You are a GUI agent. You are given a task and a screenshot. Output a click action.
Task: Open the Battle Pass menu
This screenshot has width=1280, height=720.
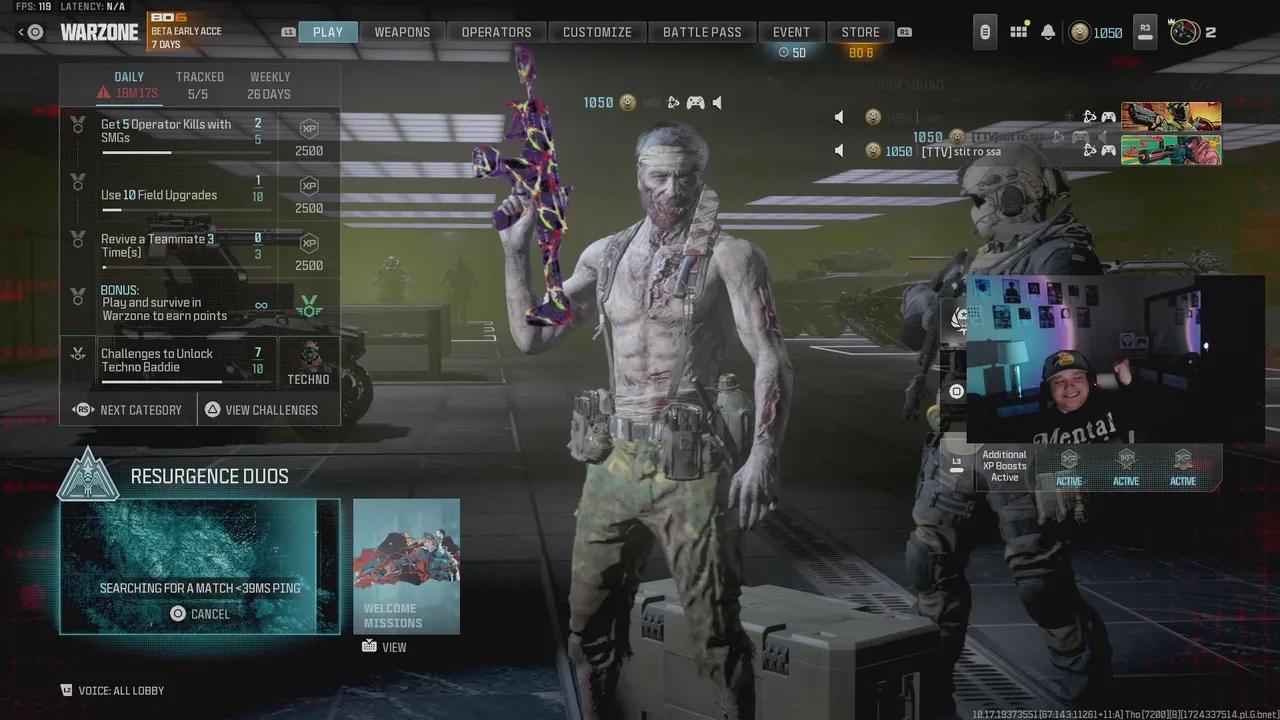click(x=702, y=31)
